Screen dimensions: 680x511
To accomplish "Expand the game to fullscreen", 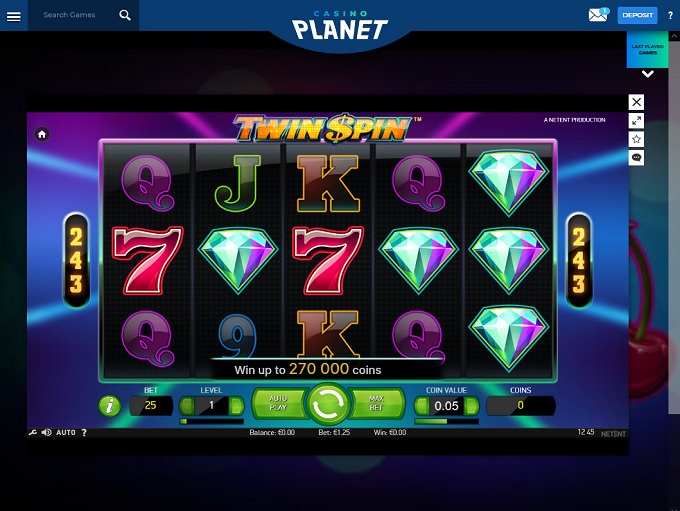I will [x=637, y=120].
